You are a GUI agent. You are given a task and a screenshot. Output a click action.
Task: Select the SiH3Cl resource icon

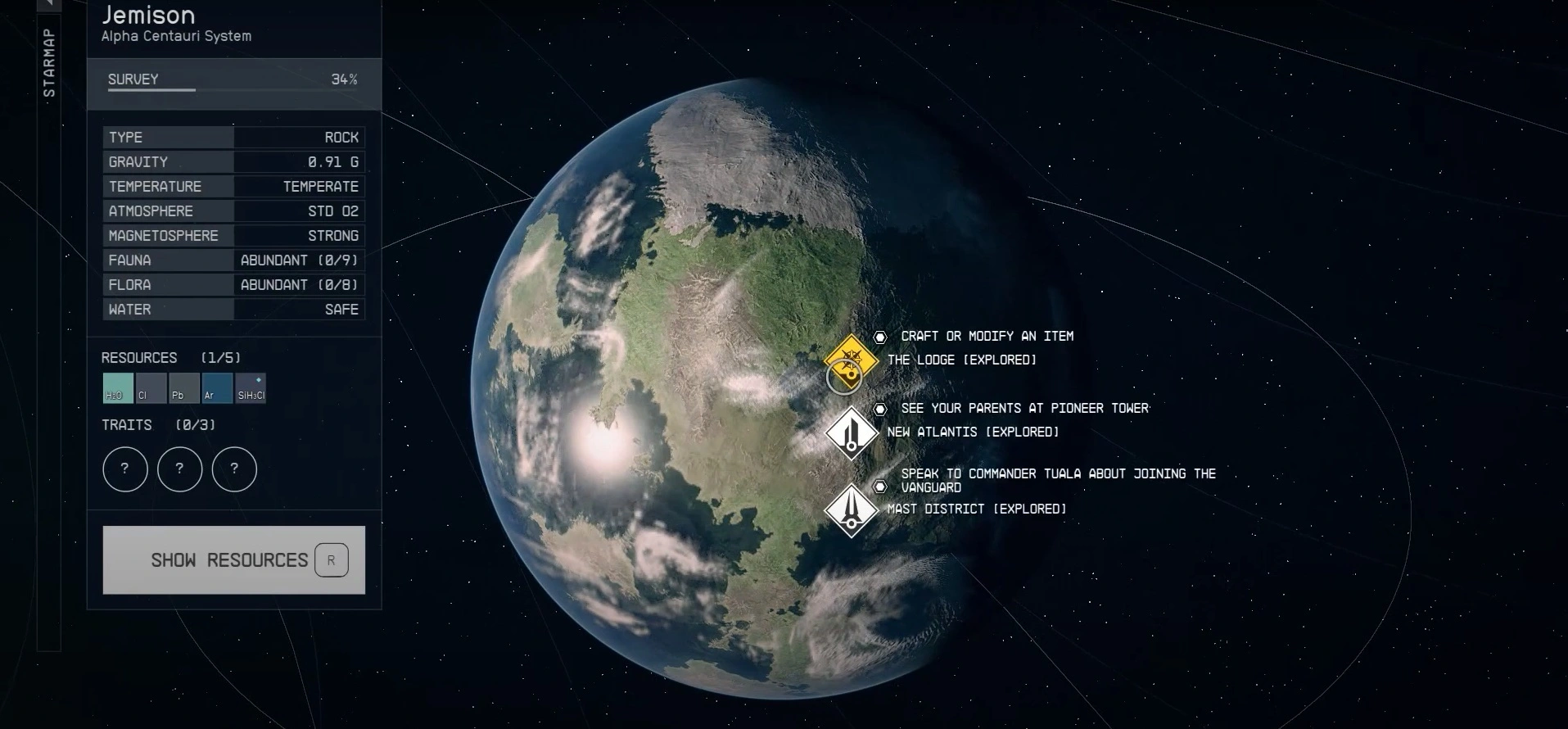click(251, 388)
